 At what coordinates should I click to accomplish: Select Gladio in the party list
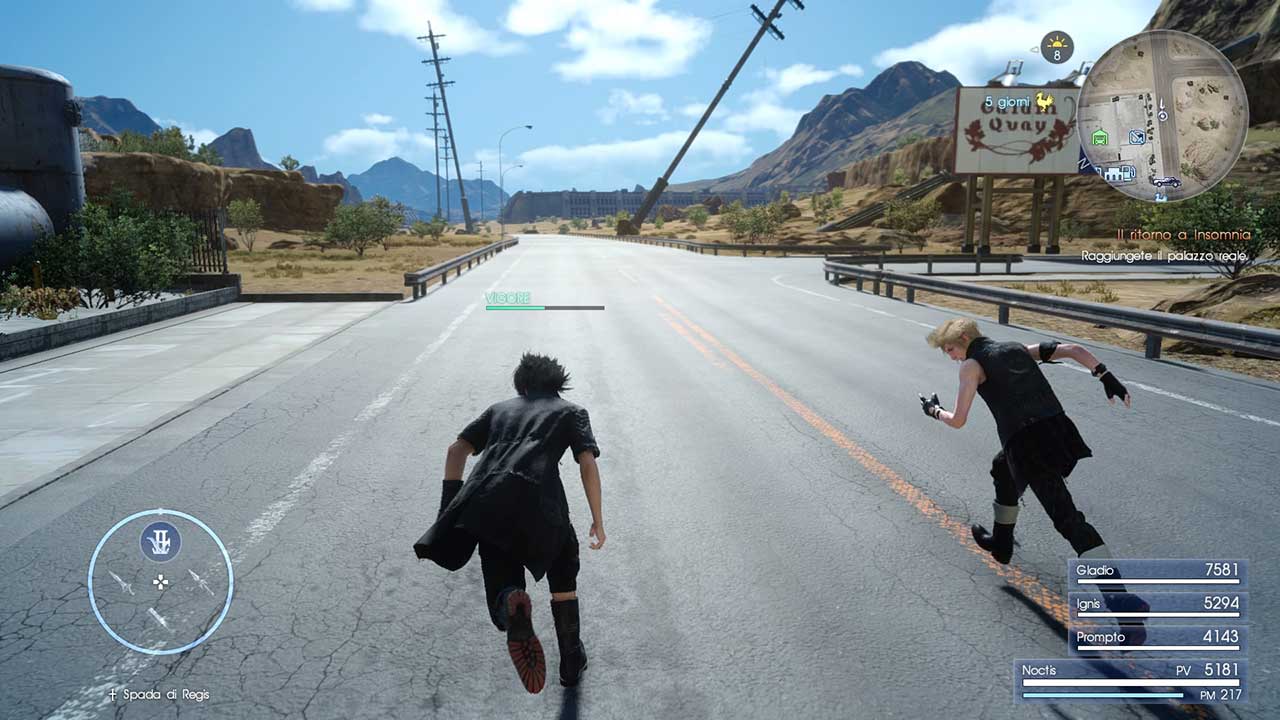1157,572
